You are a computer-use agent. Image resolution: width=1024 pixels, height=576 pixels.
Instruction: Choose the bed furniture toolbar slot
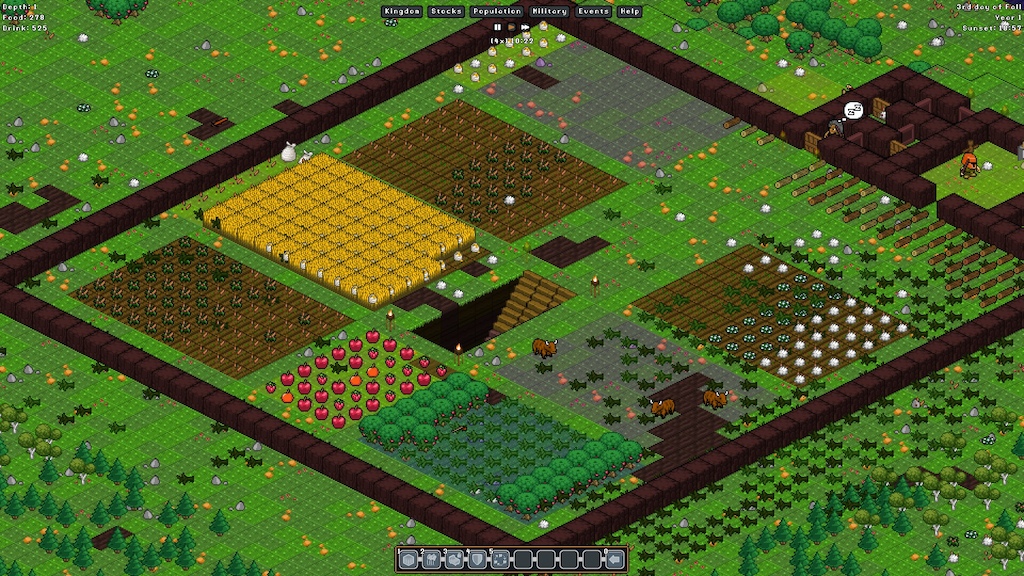[x=455, y=559]
